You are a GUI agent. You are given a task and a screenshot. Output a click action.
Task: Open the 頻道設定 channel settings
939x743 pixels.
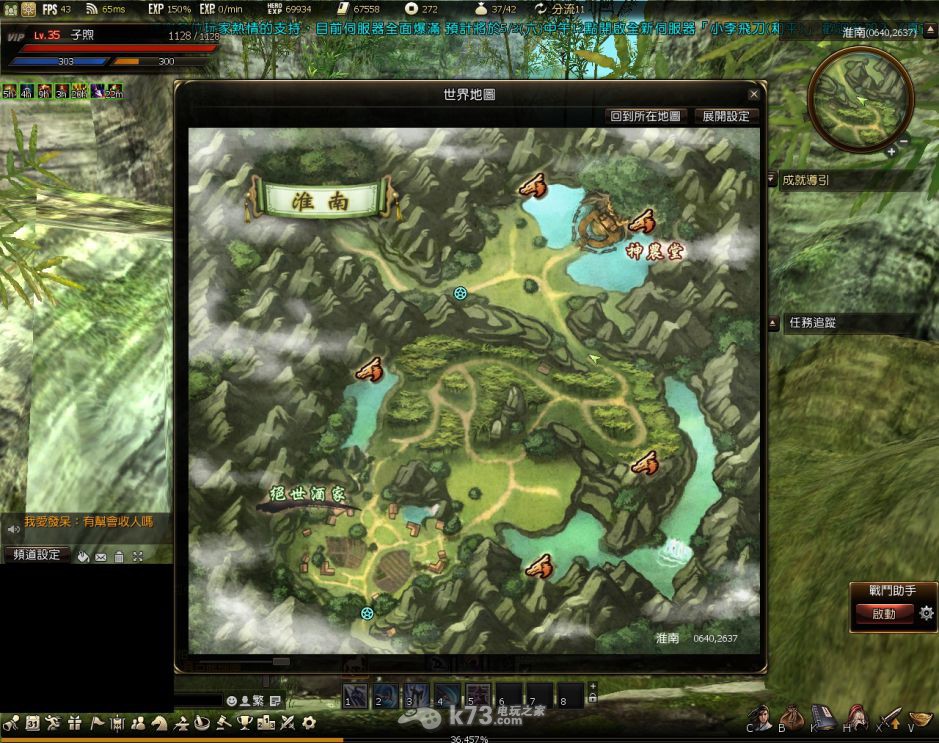[x=35, y=555]
